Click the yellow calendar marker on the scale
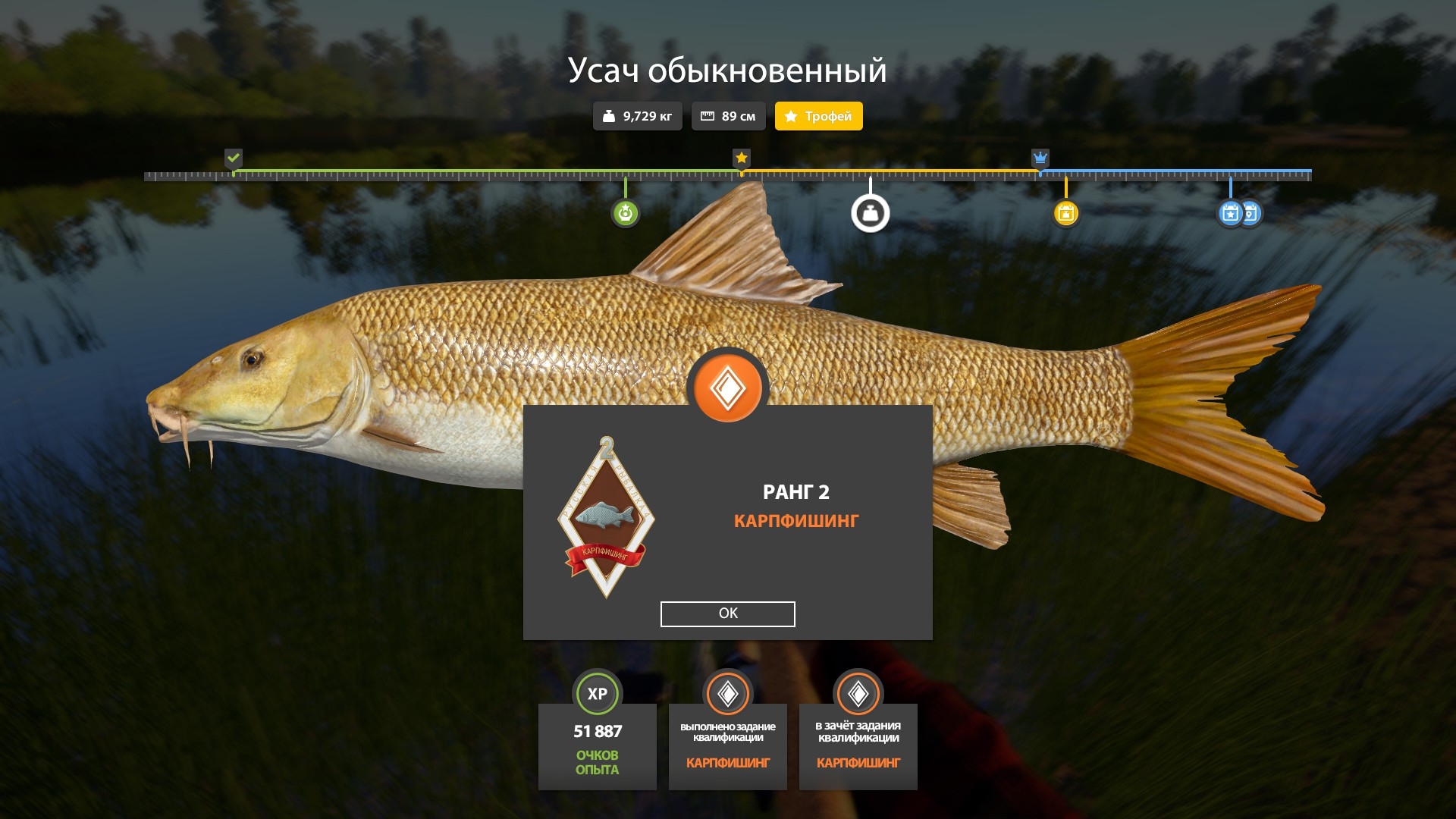This screenshot has height=819, width=1456. coord(1065,214)
